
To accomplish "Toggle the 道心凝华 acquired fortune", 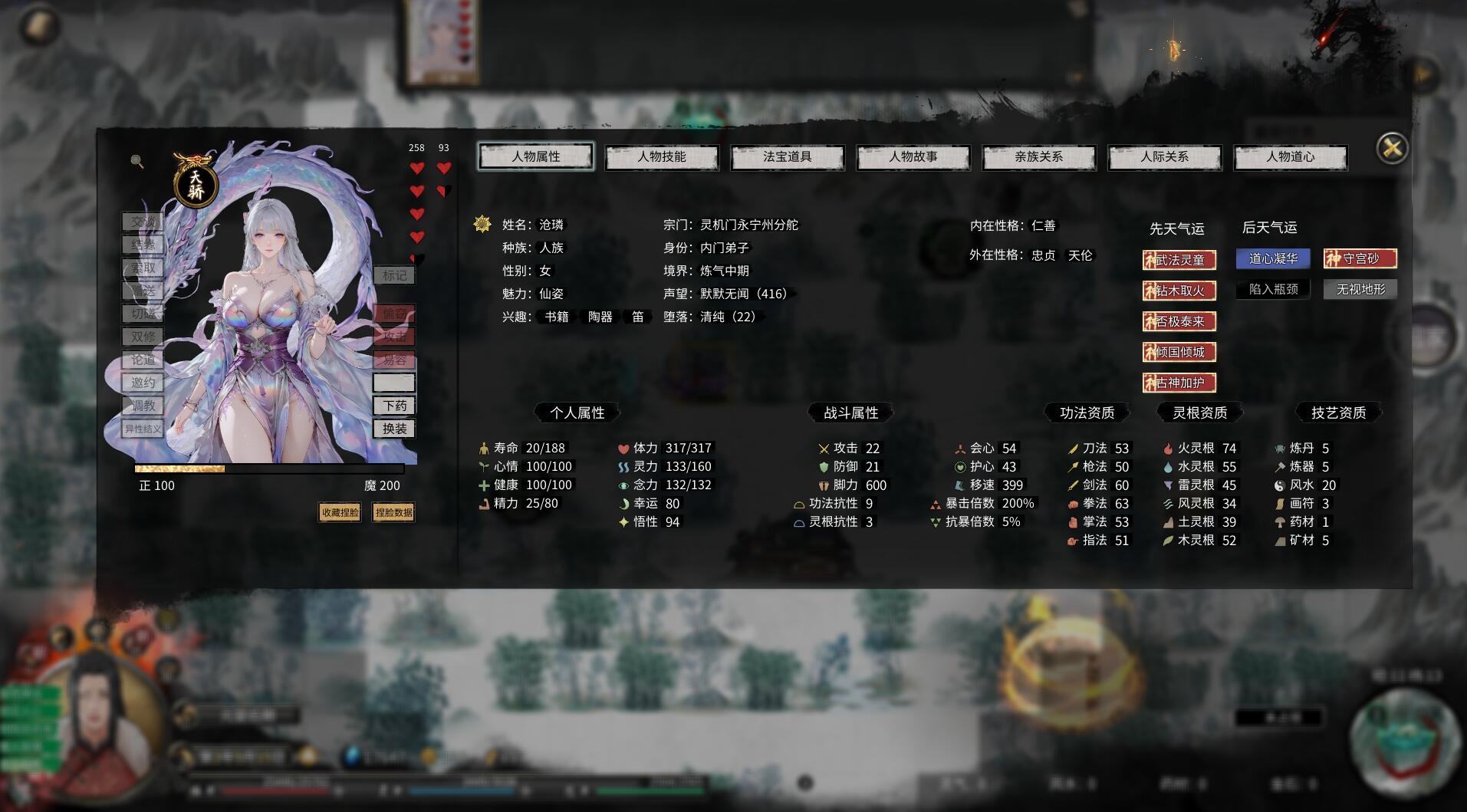I will (1272, 258).
